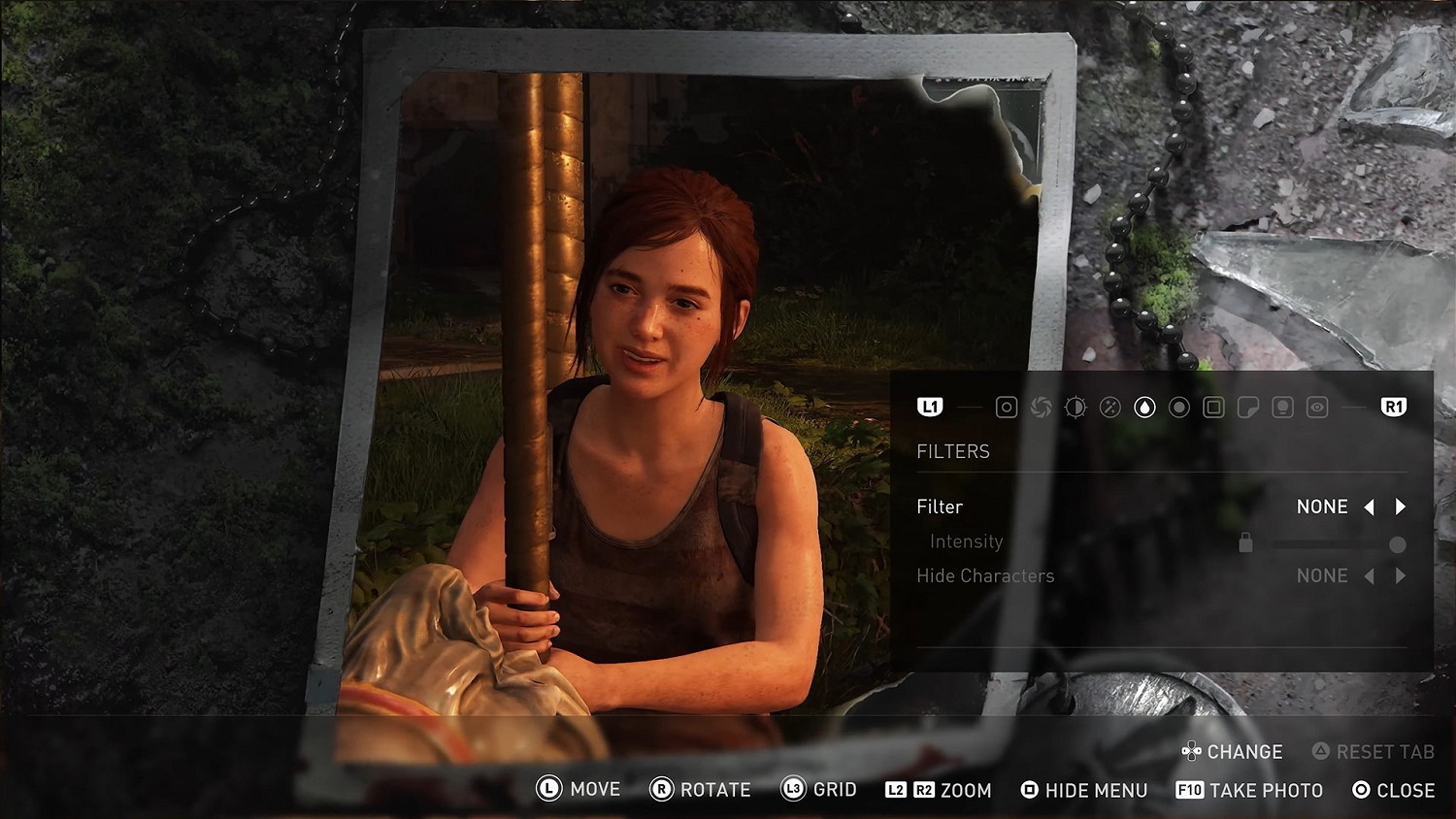The image size is (1456, 819).
Task: Reset the current tab settings
Action: pyautogui.click(x=1373, y=751)
